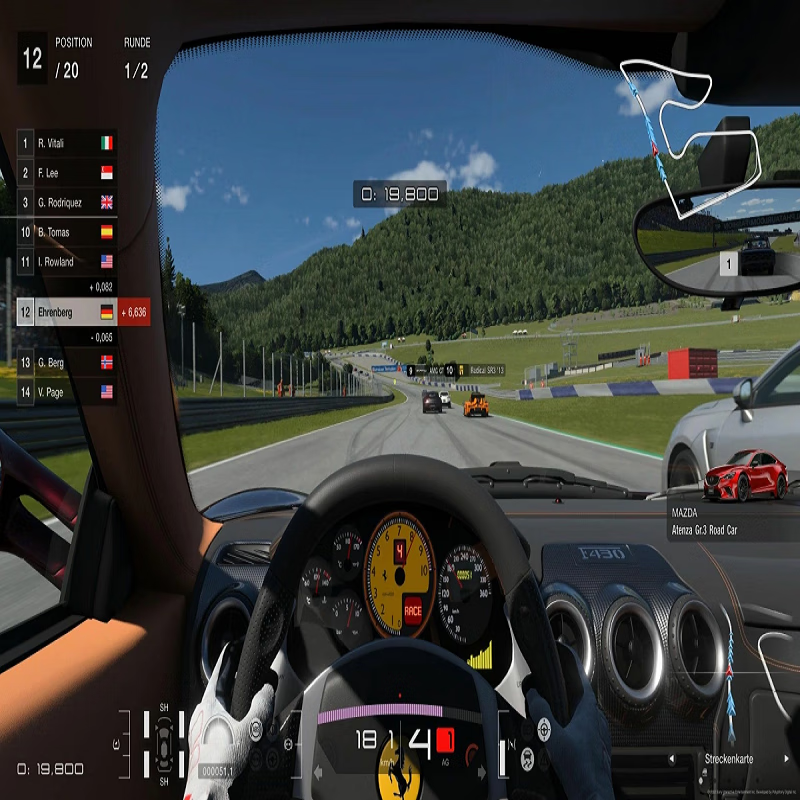Click the AMG GT opponent name tag

[x=425, y=370]
